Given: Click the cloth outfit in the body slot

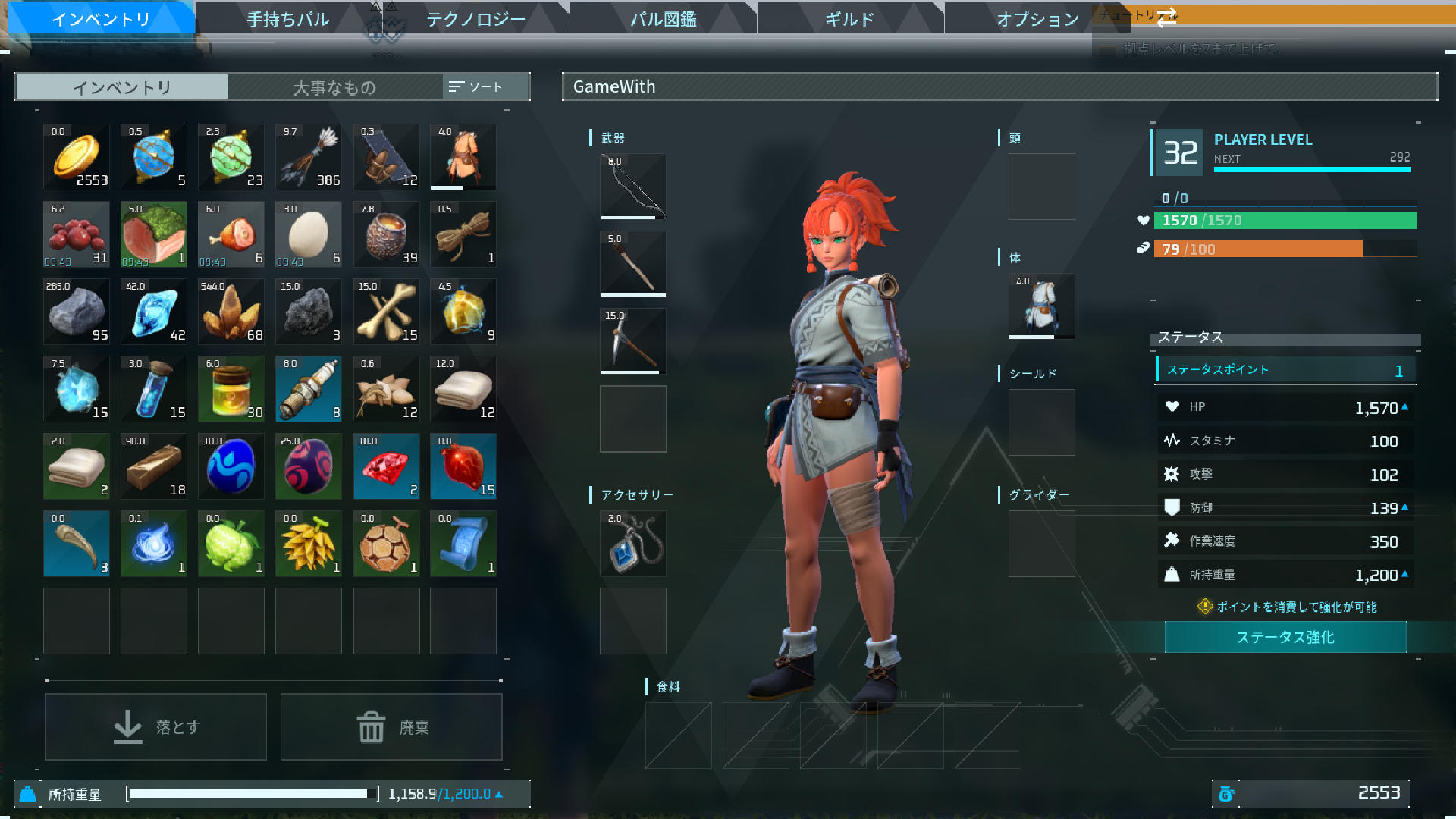Looking at the screenshot, I should coord(1041,306).
